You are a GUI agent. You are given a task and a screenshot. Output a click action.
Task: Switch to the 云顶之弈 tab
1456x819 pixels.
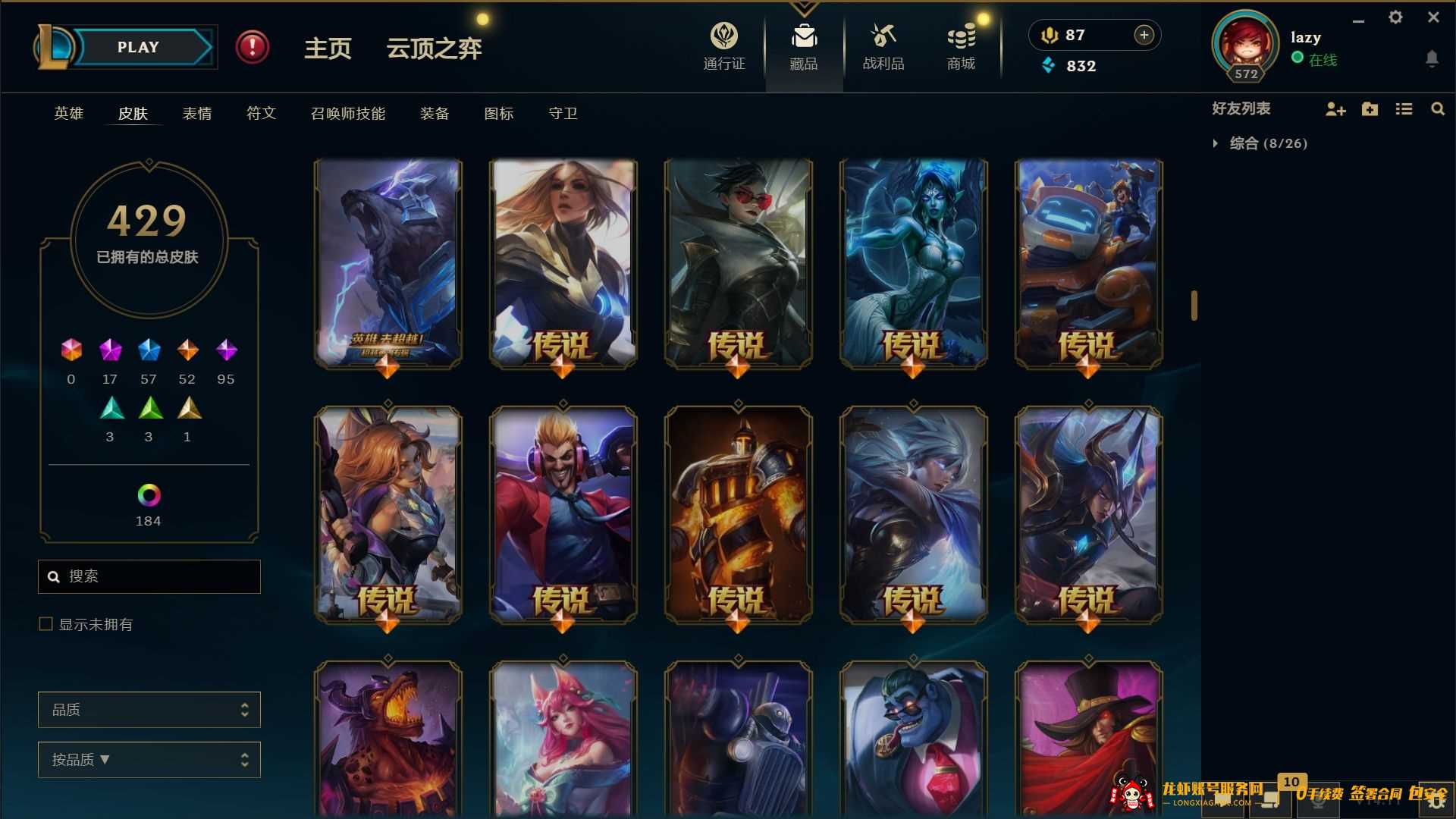(x=434, y=49)
